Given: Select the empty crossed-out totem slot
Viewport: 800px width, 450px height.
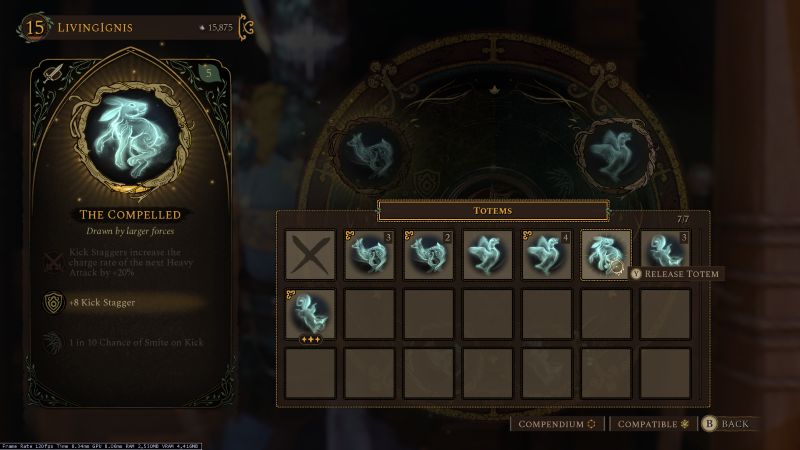Looking at the screenshot, I should [308, 255].
